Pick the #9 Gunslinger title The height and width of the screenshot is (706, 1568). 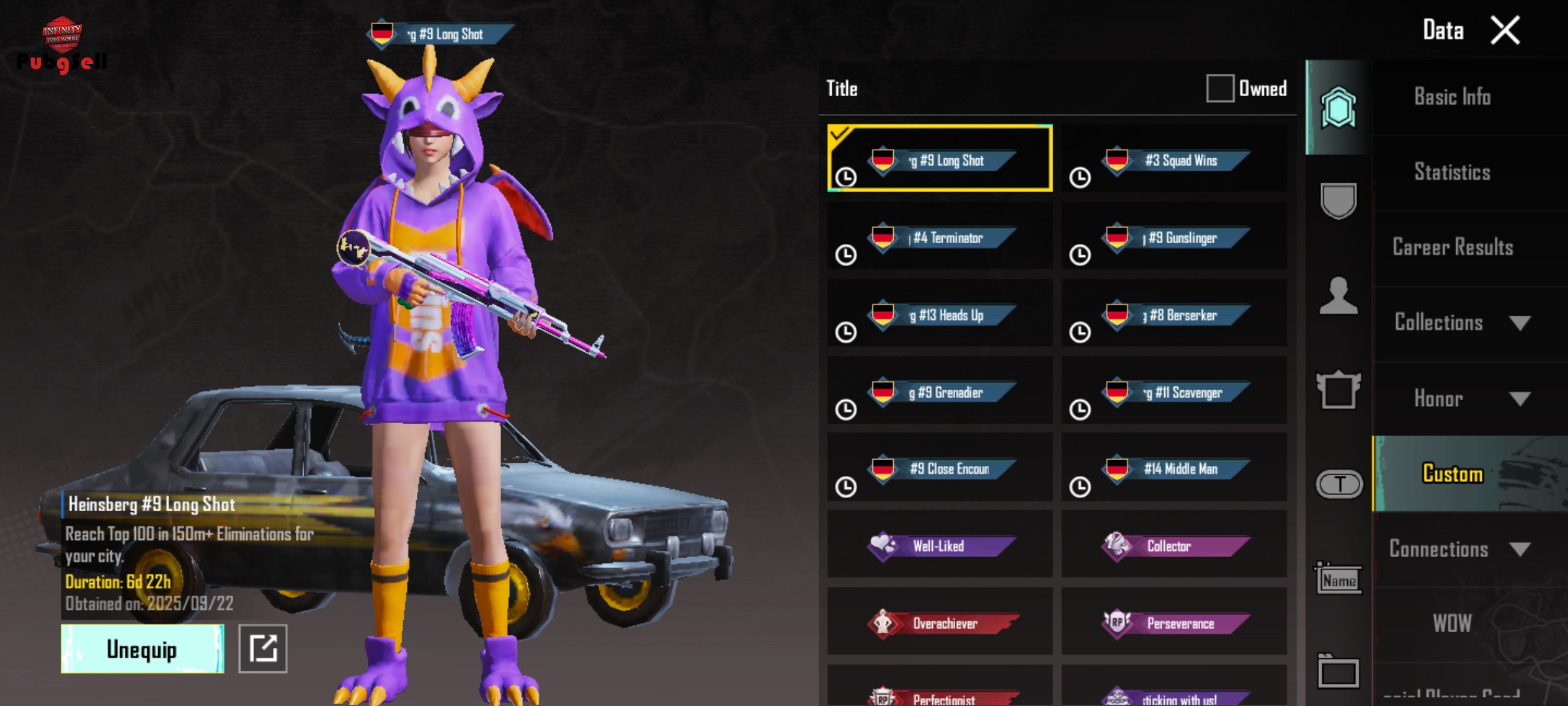[x=1174, y=237]
